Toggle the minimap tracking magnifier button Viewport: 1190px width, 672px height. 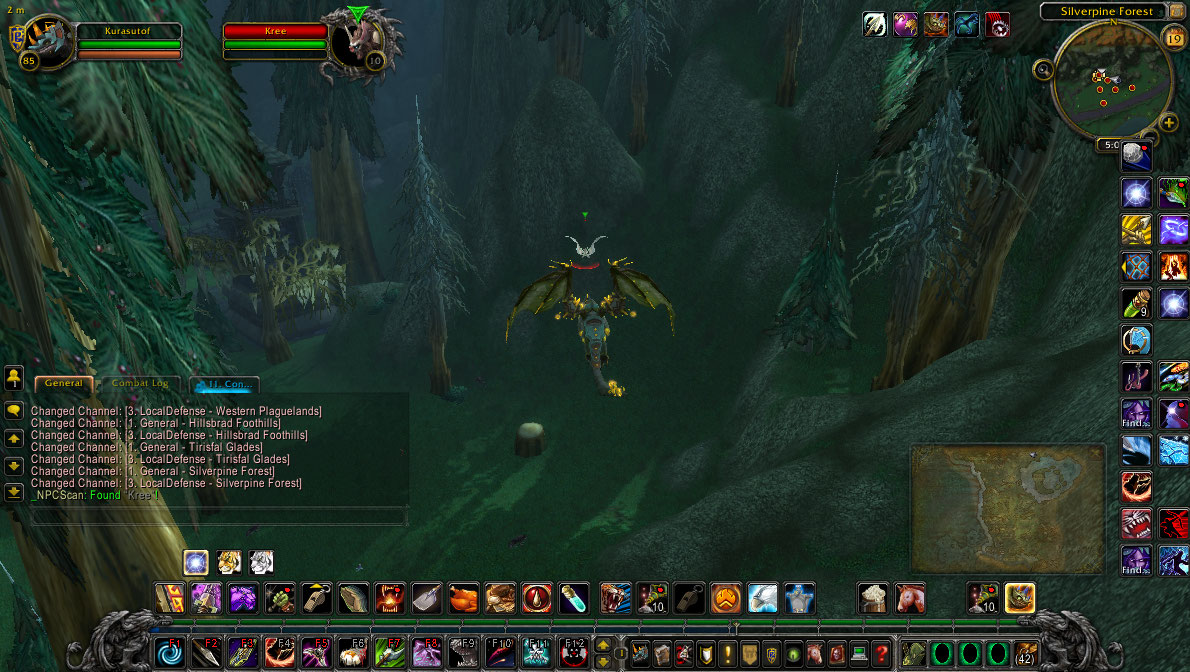point(1044,69)
